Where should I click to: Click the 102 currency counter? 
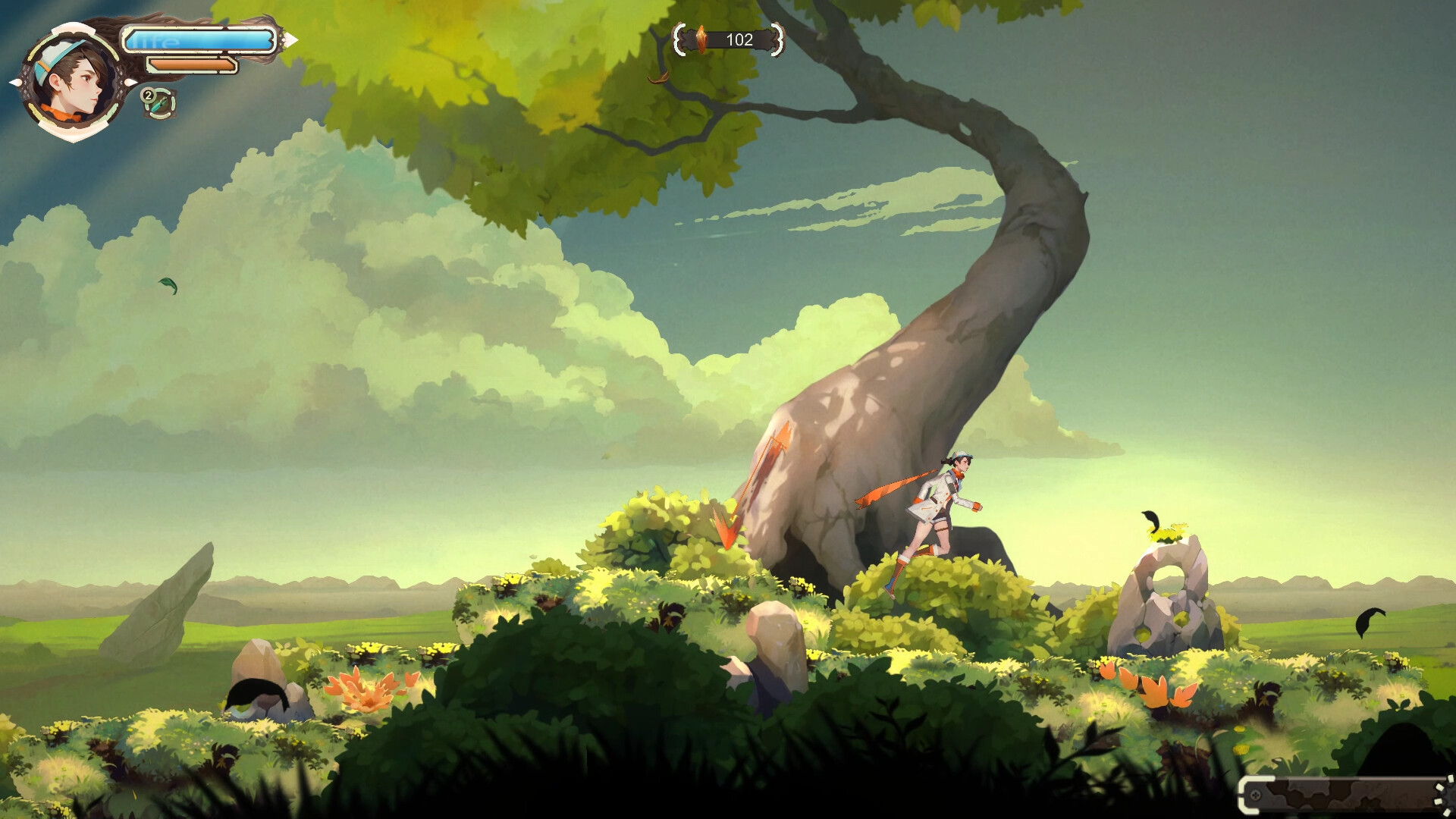click(x=740, y=39)
